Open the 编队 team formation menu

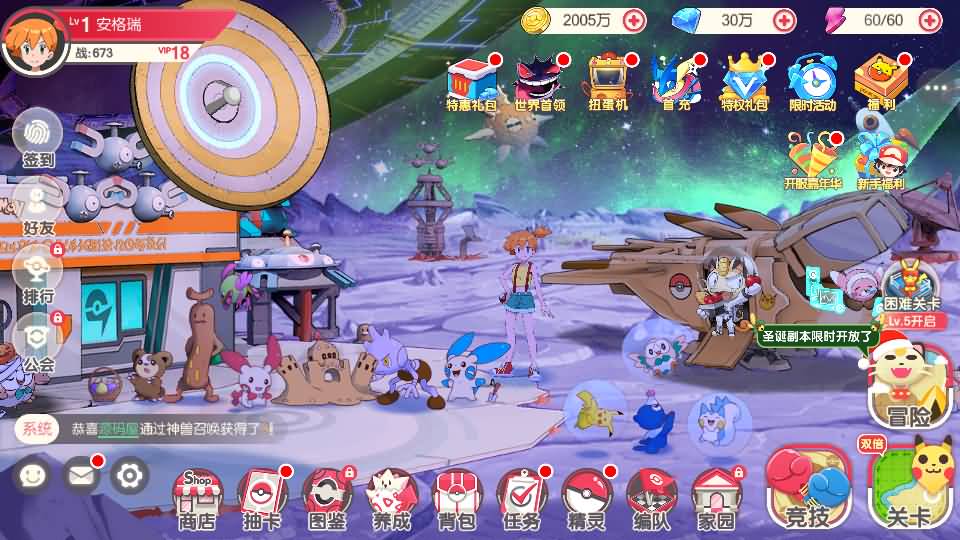click(651, 497)
